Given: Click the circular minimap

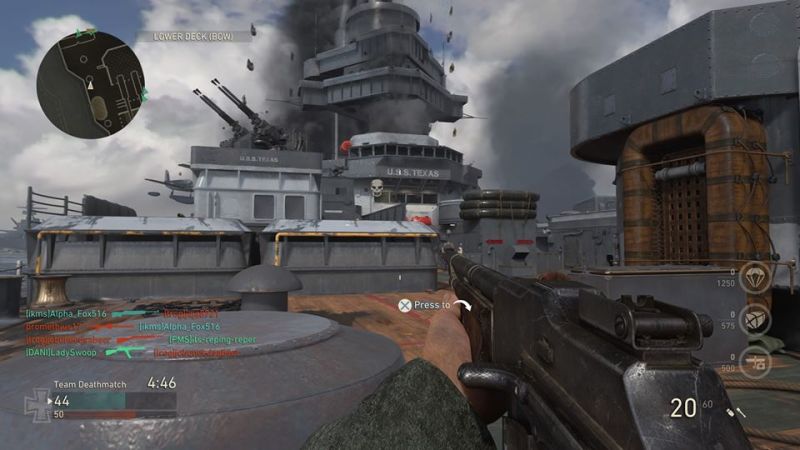Looking at the screenshot, I should pyautogui.click(x=90, y=85).
